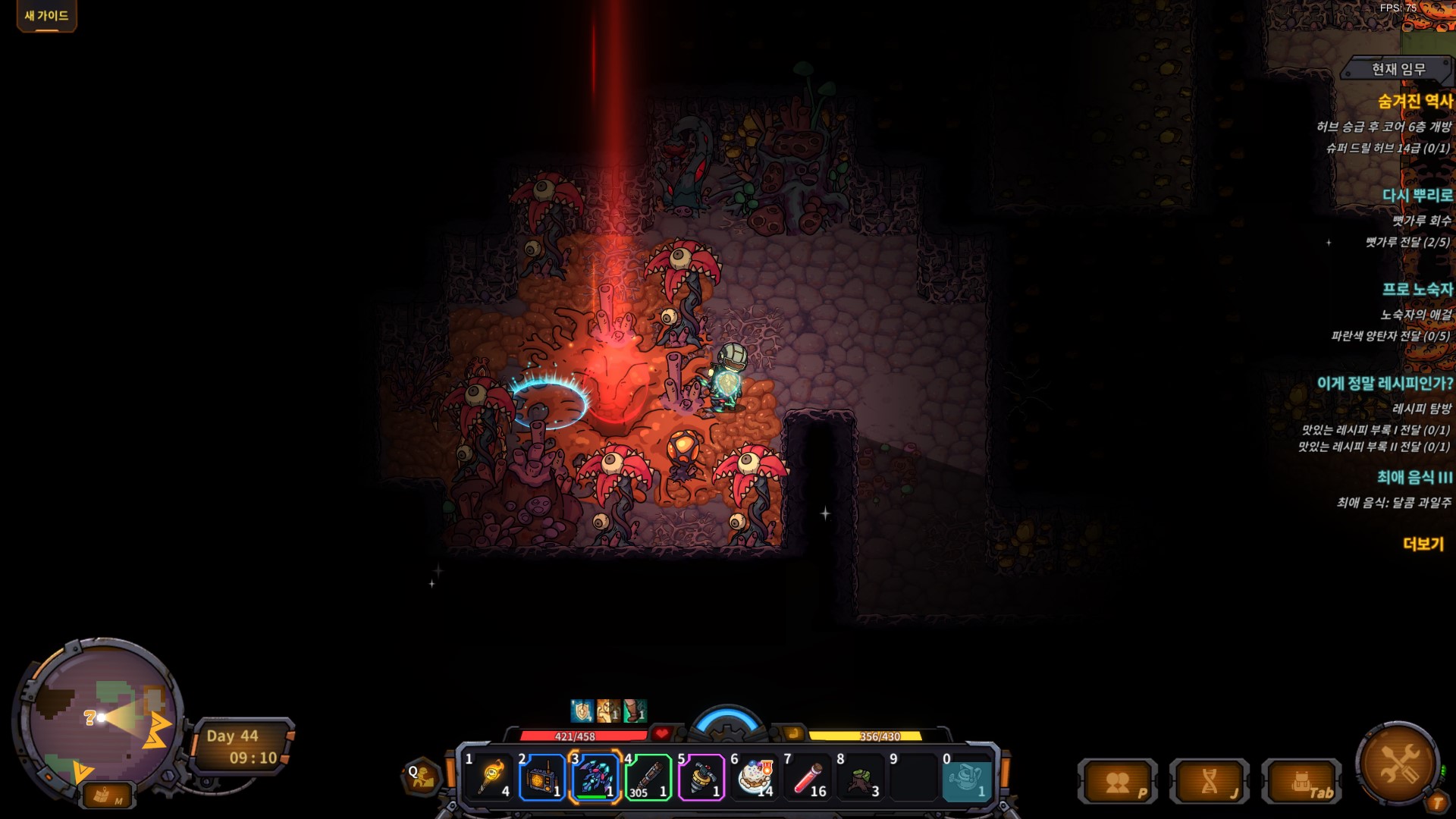
Task: Select the mossy tree stump slot
Action: coord(861,777)
